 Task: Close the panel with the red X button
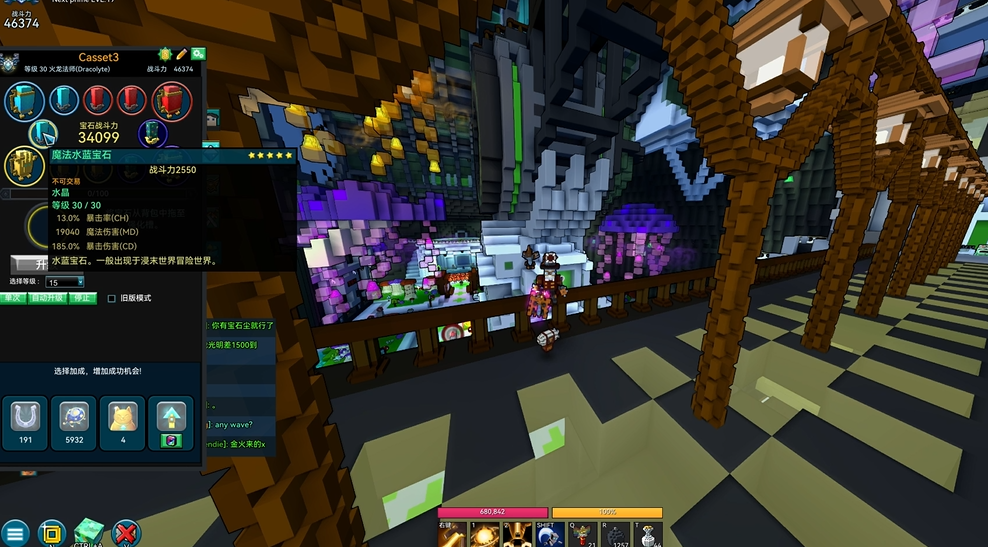pos(125,533)
